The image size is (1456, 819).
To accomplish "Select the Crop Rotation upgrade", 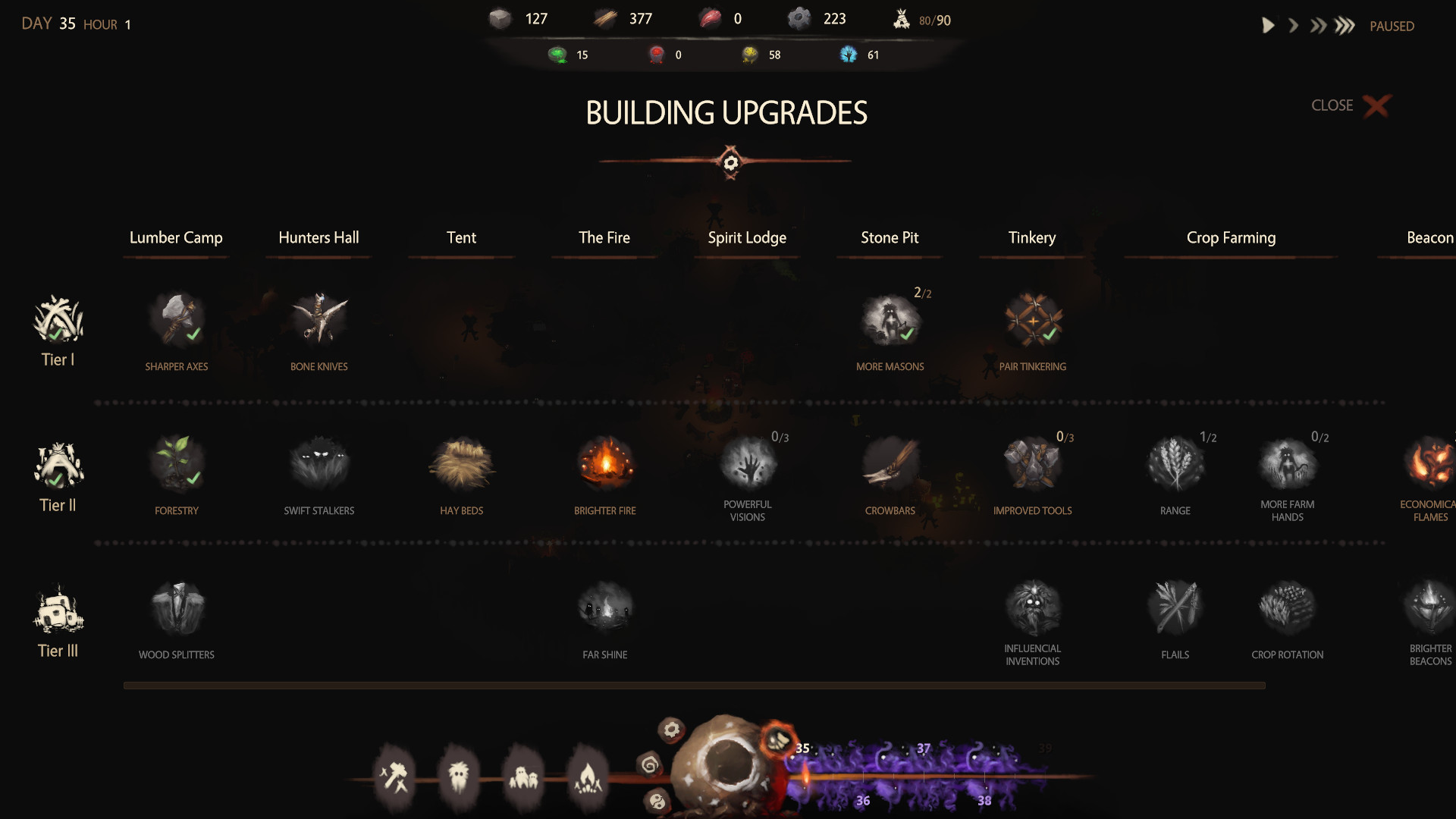I will [x=1288, y=607].
